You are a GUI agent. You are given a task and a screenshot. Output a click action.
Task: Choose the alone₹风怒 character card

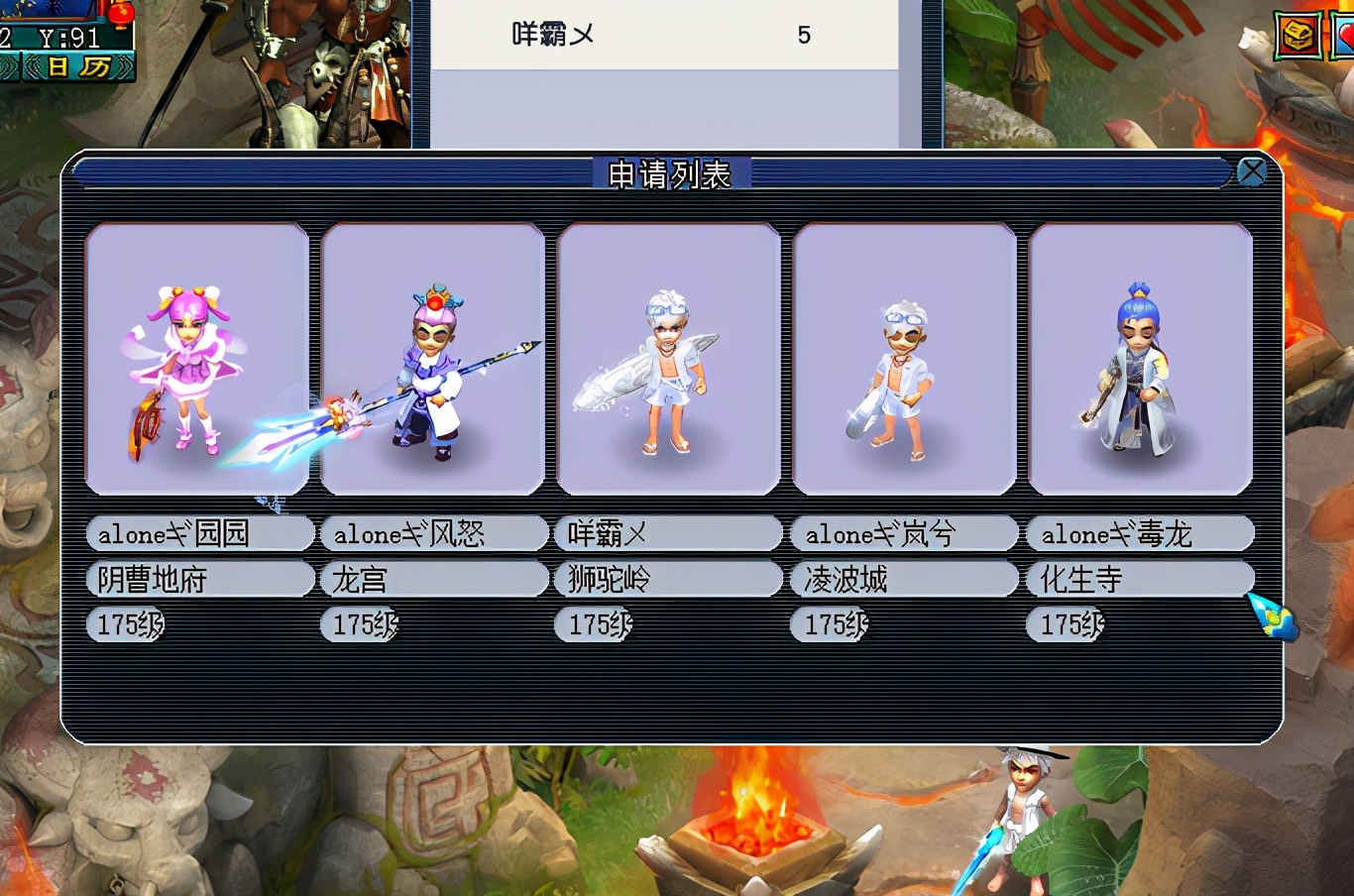[x=432, y=359]
